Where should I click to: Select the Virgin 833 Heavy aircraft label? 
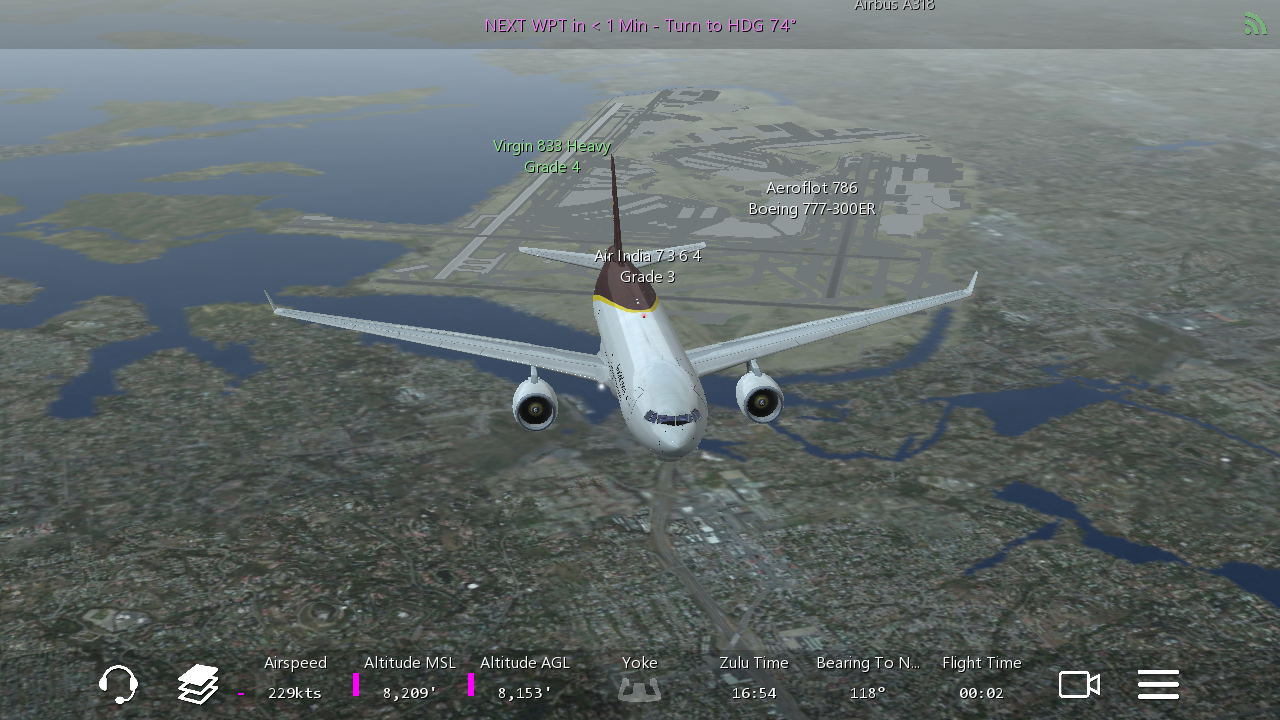click(x=552, y=156)
